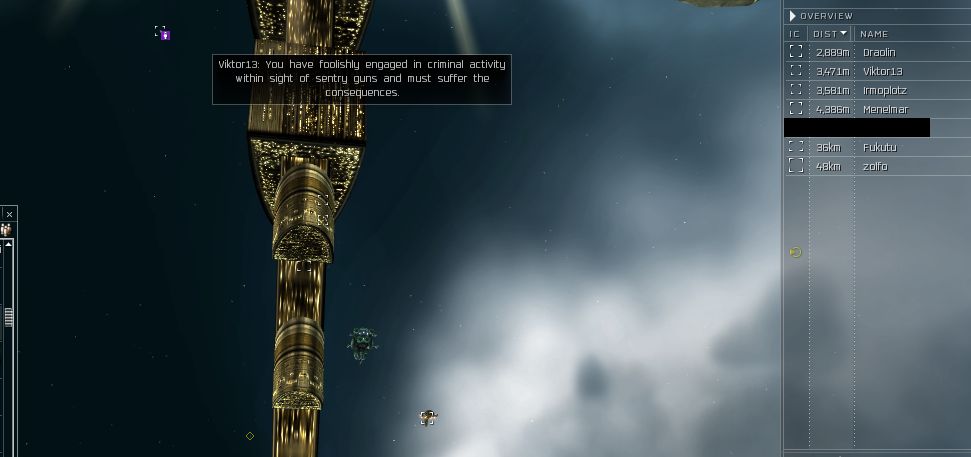Screen dimensions: 971x457
Task: Choose Irmoplotz from the overview
Action: click(884, 90)
